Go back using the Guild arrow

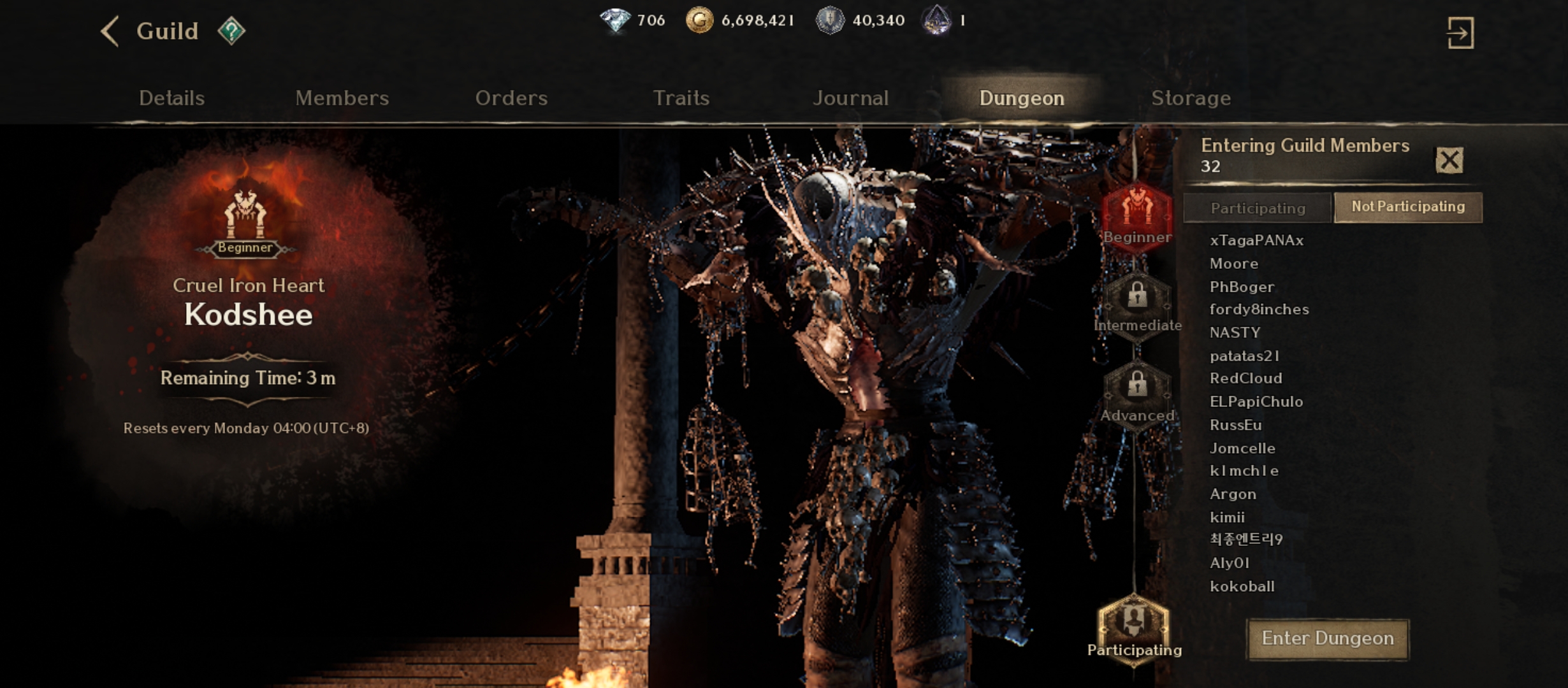click(x=110, y=31)
